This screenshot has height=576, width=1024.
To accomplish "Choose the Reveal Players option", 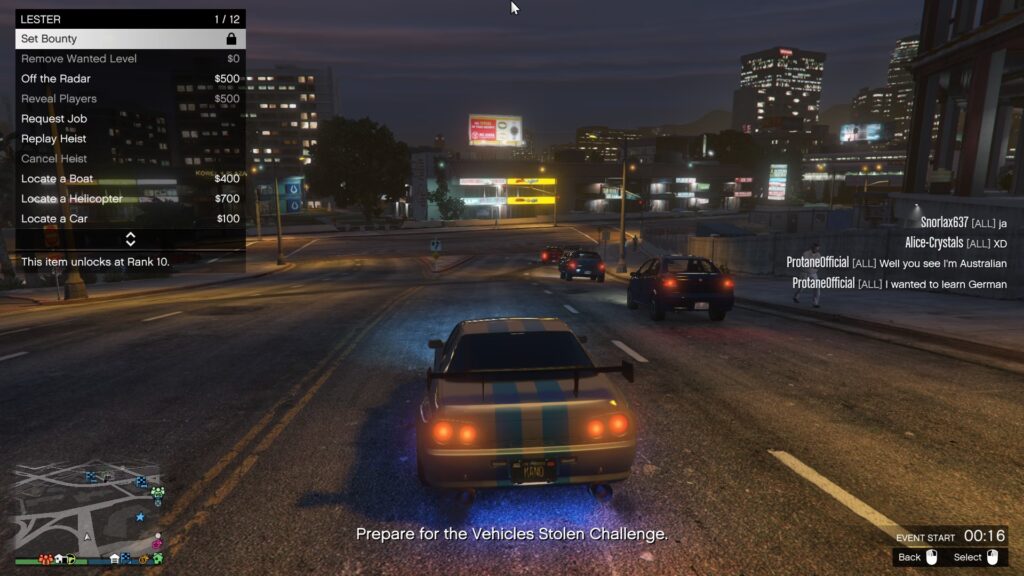I will (x=130, y=99).
